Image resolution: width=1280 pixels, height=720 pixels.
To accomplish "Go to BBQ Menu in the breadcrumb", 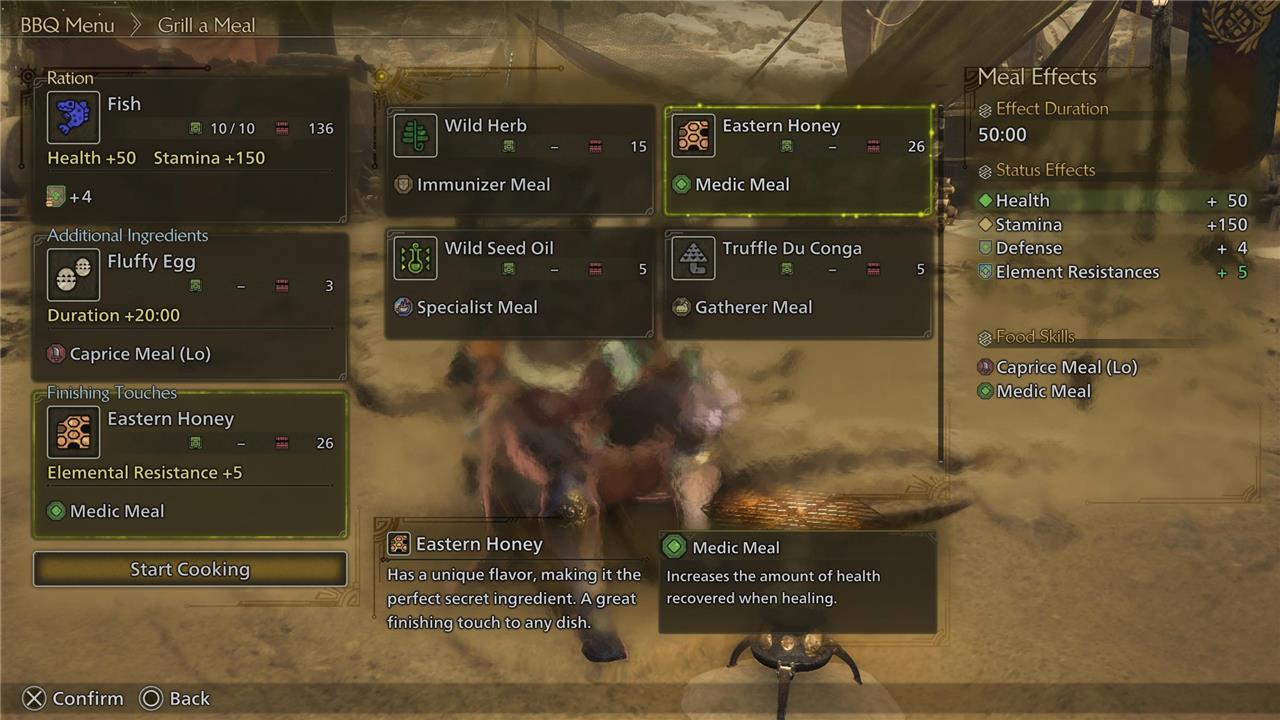I will 68,25.
